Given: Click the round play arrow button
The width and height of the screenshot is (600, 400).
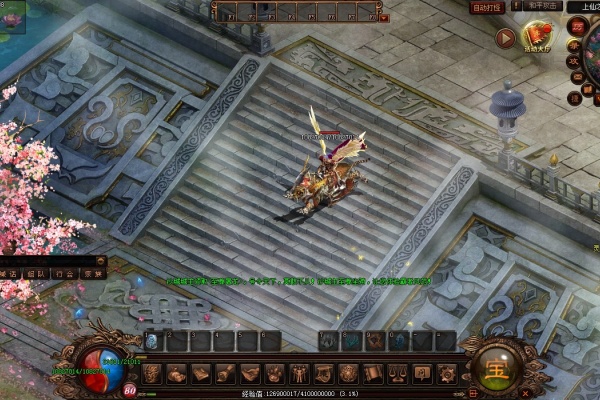Looking at the screenshot, I should [x=505, y=38].
